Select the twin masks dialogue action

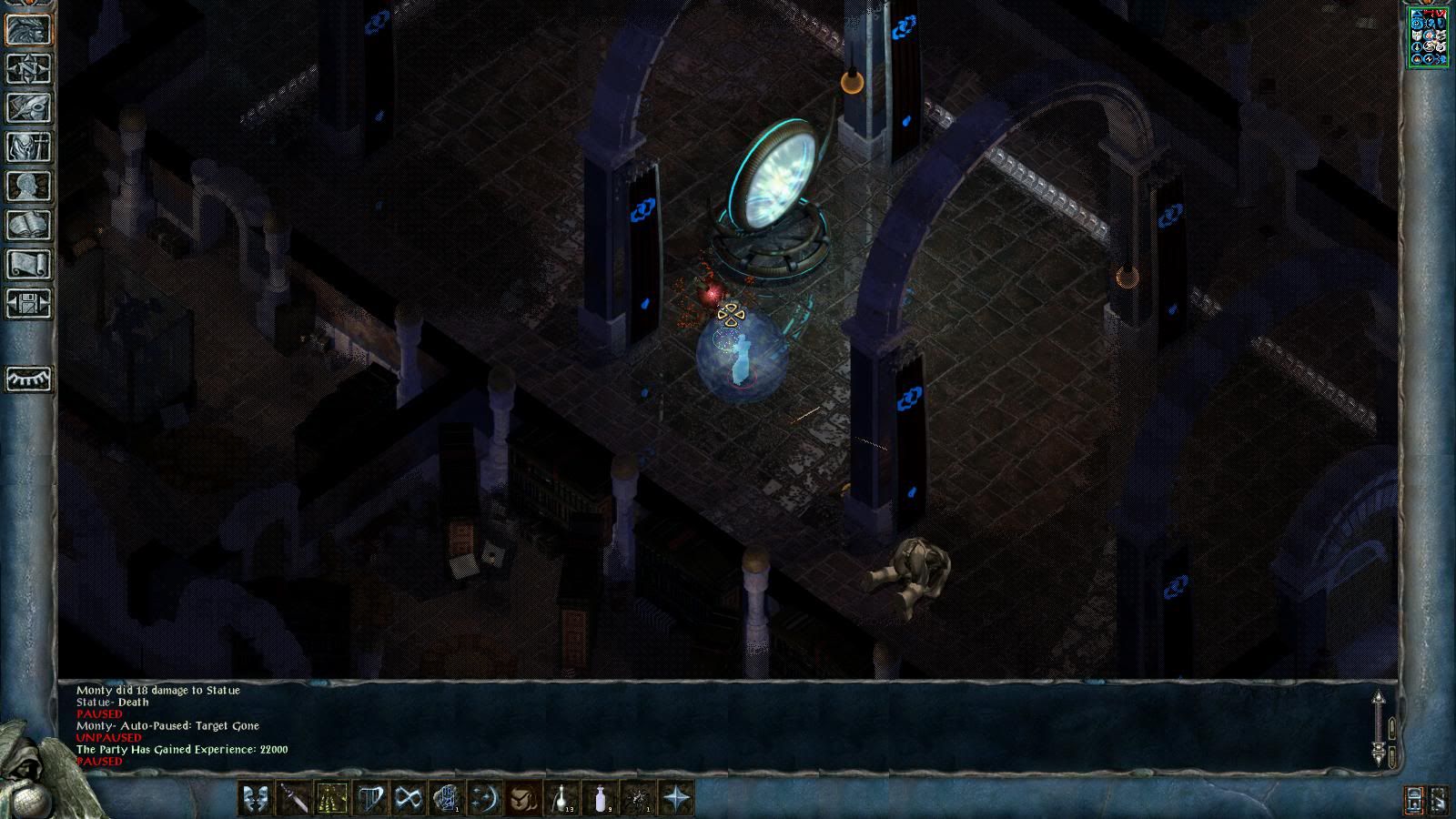tap(256, 799)
